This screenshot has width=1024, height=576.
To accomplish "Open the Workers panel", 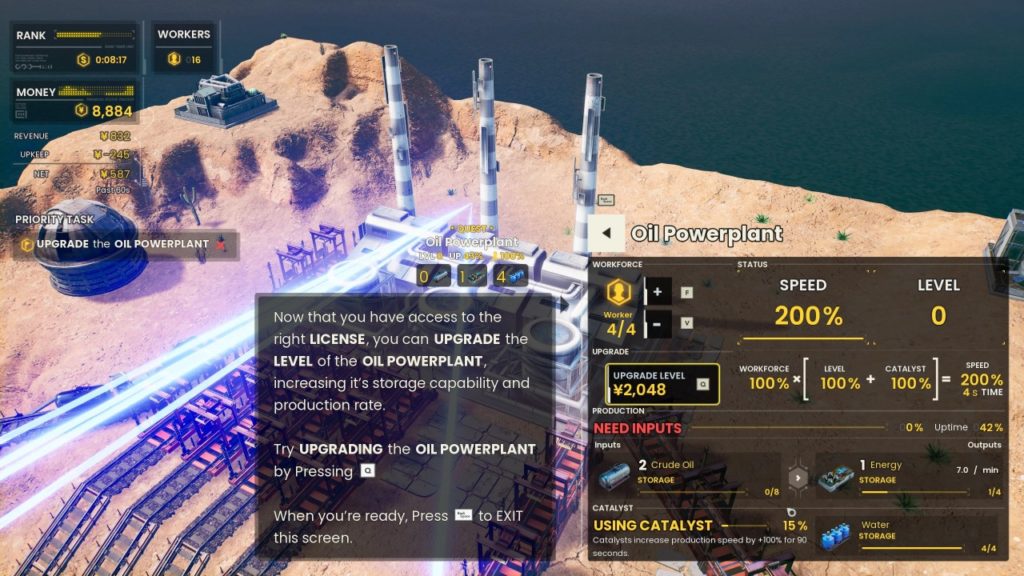I will (x=184, y=48).
